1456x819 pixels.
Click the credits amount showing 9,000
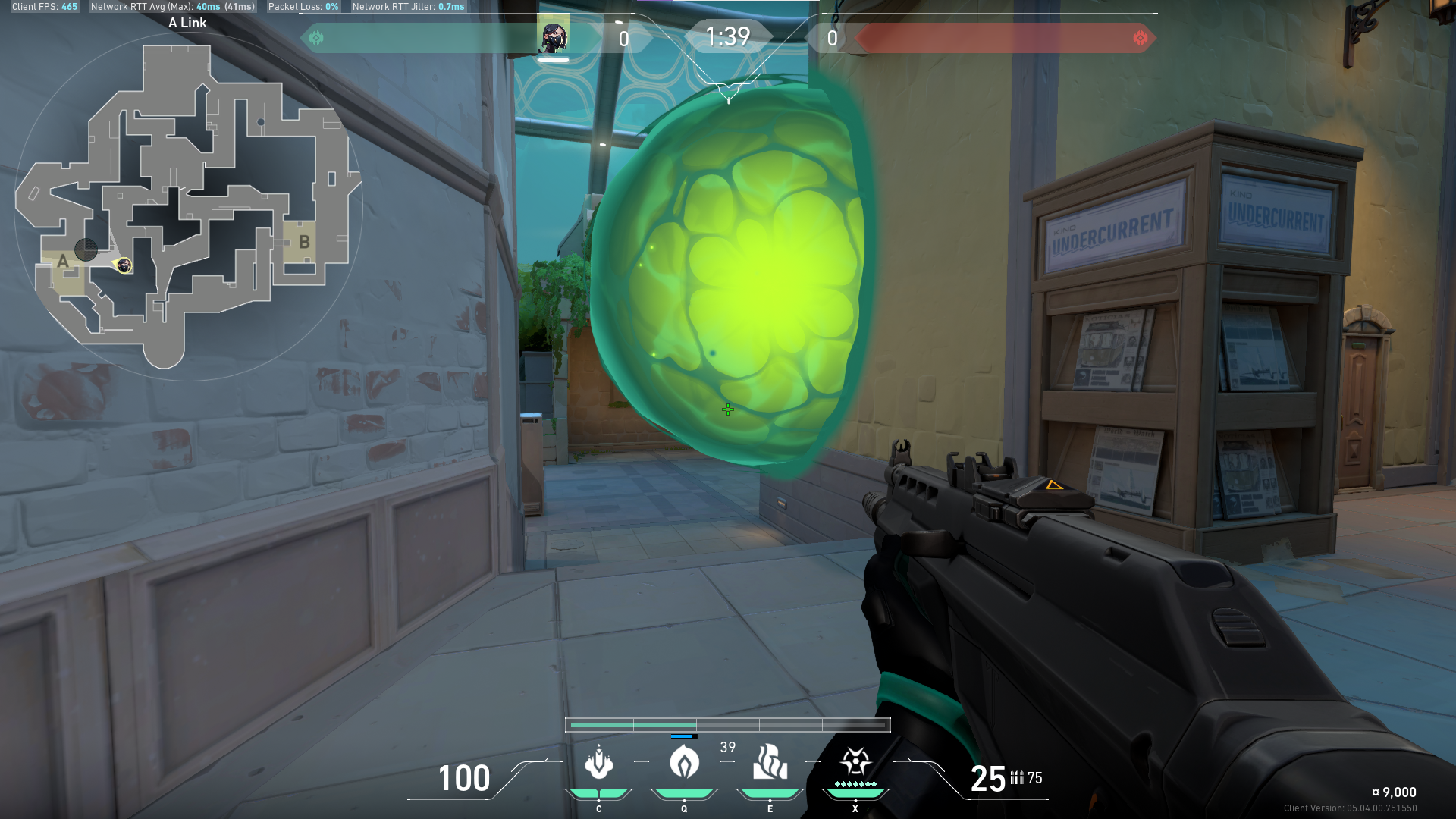(x=1395, y=792)
